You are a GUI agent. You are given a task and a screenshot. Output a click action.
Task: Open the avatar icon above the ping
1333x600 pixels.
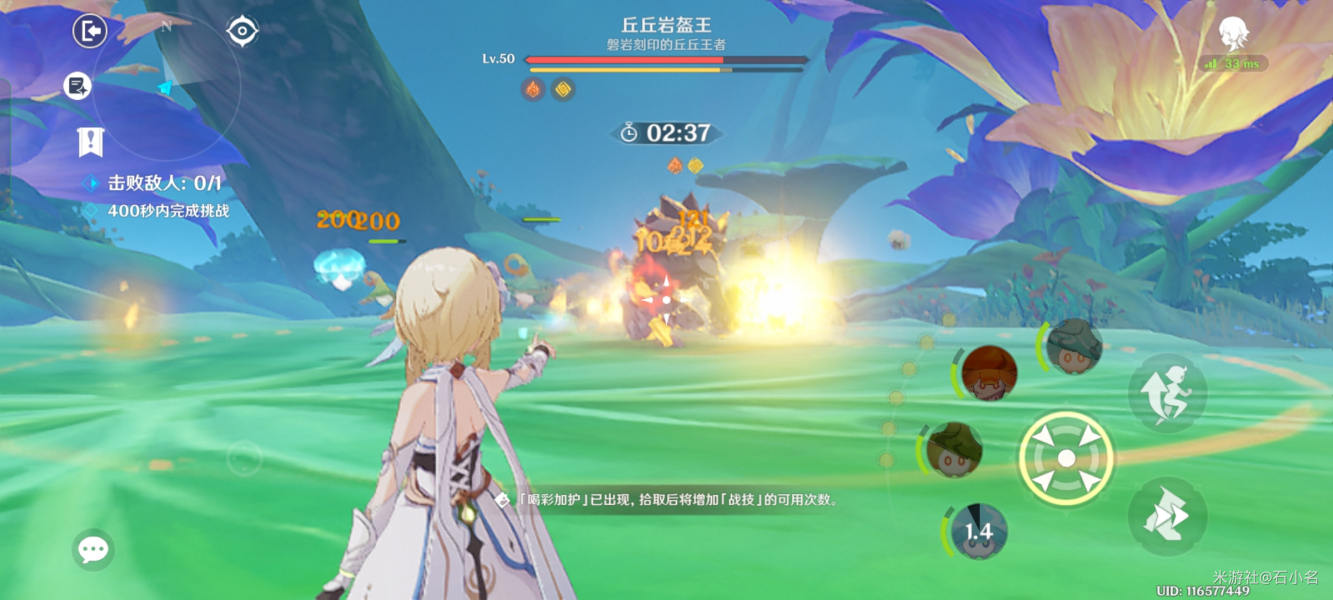point(1233,36)
